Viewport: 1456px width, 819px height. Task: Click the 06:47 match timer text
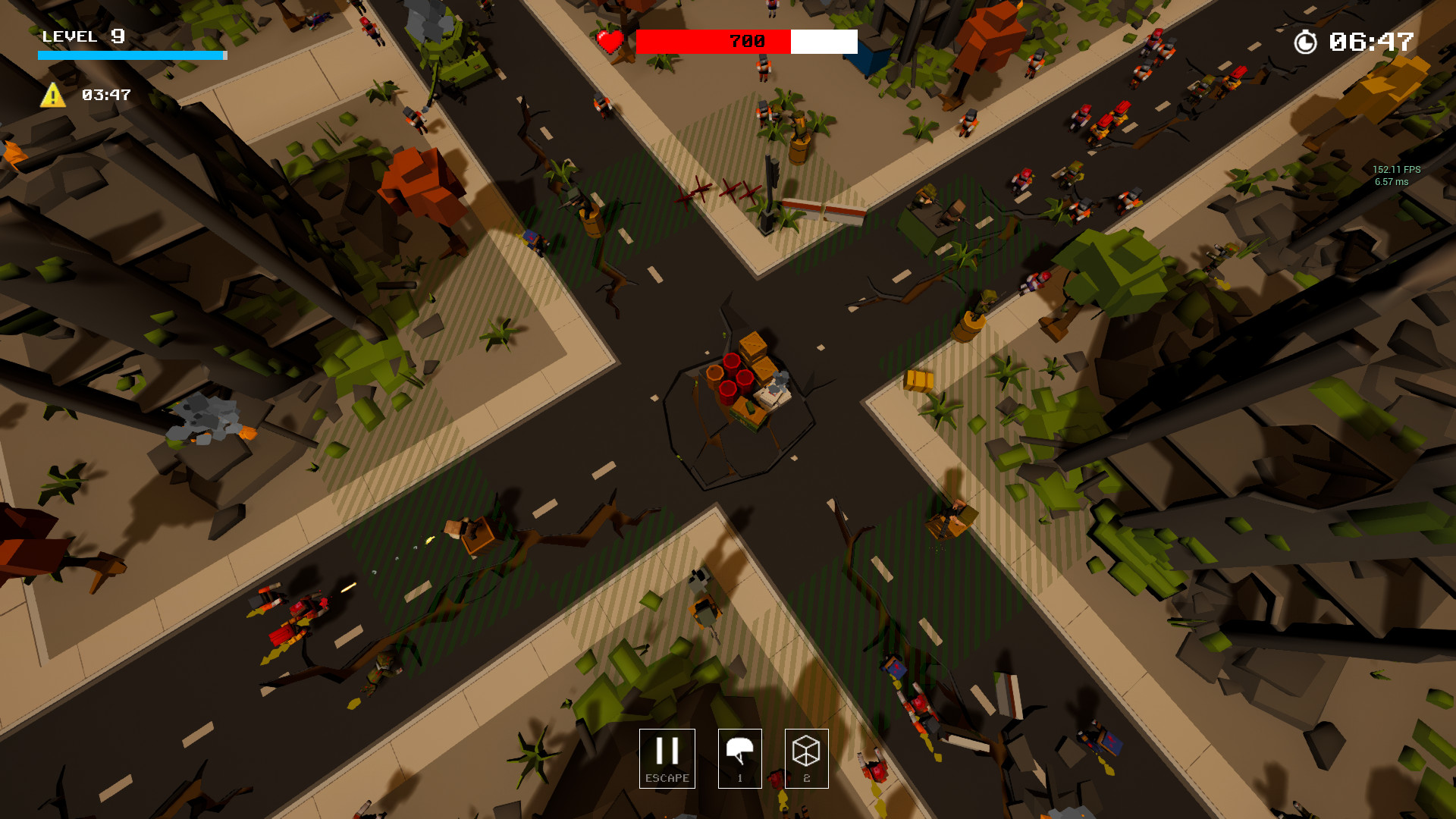pyautogui.click(x=1373, y=43)
